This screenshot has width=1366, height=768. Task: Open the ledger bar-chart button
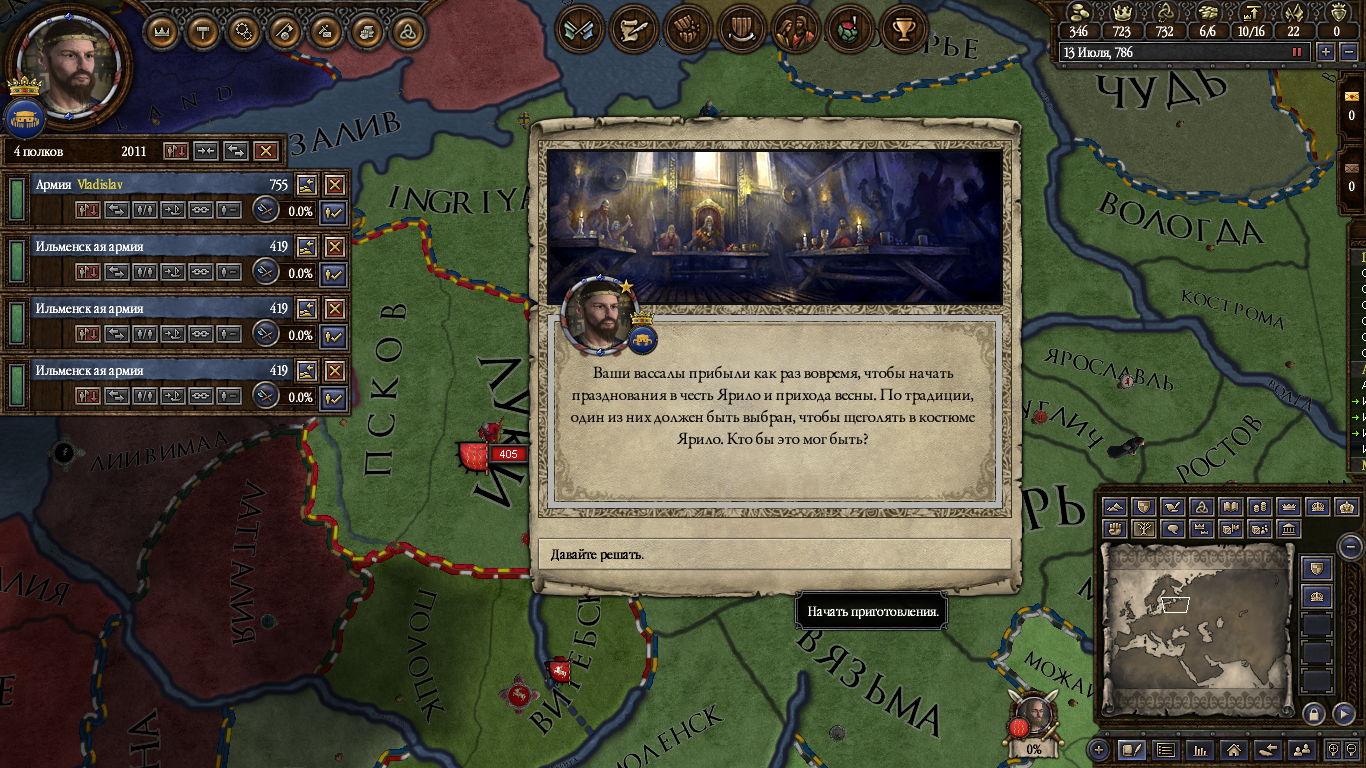tap(1200, 749)
